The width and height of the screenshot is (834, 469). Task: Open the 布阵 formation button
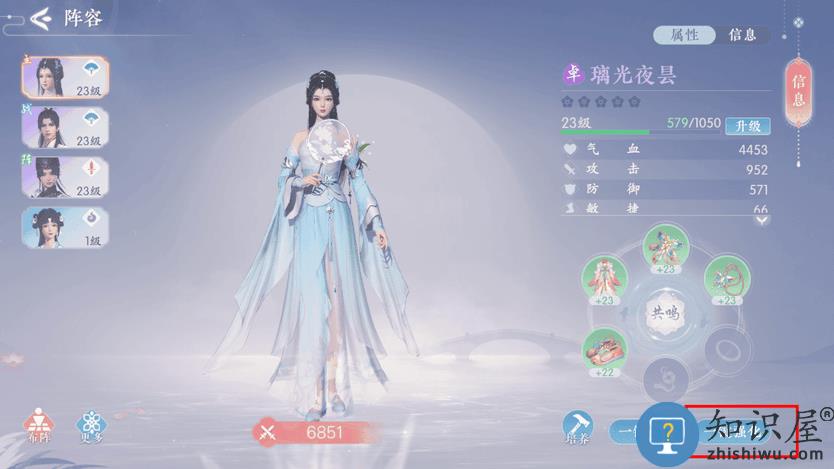39,427
